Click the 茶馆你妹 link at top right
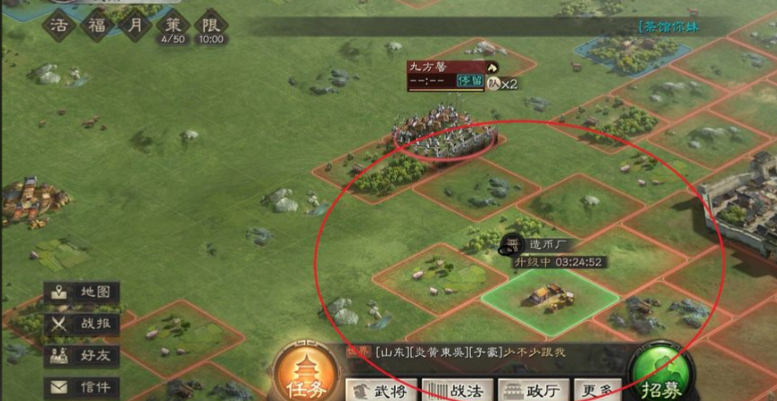Screen dimensions: 777x401 669,27
